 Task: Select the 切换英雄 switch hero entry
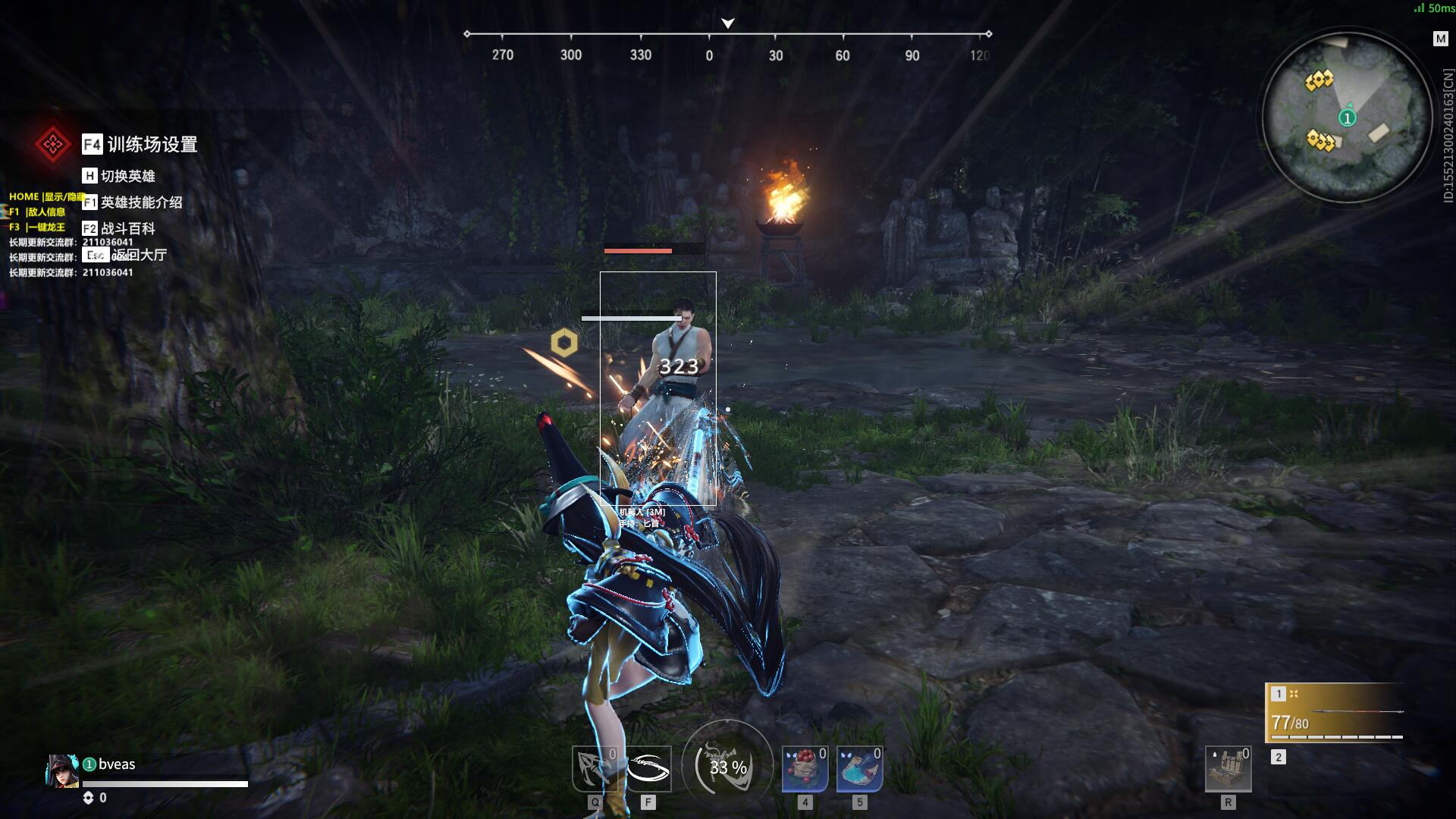pyautogui.click(x=127, y=176)
